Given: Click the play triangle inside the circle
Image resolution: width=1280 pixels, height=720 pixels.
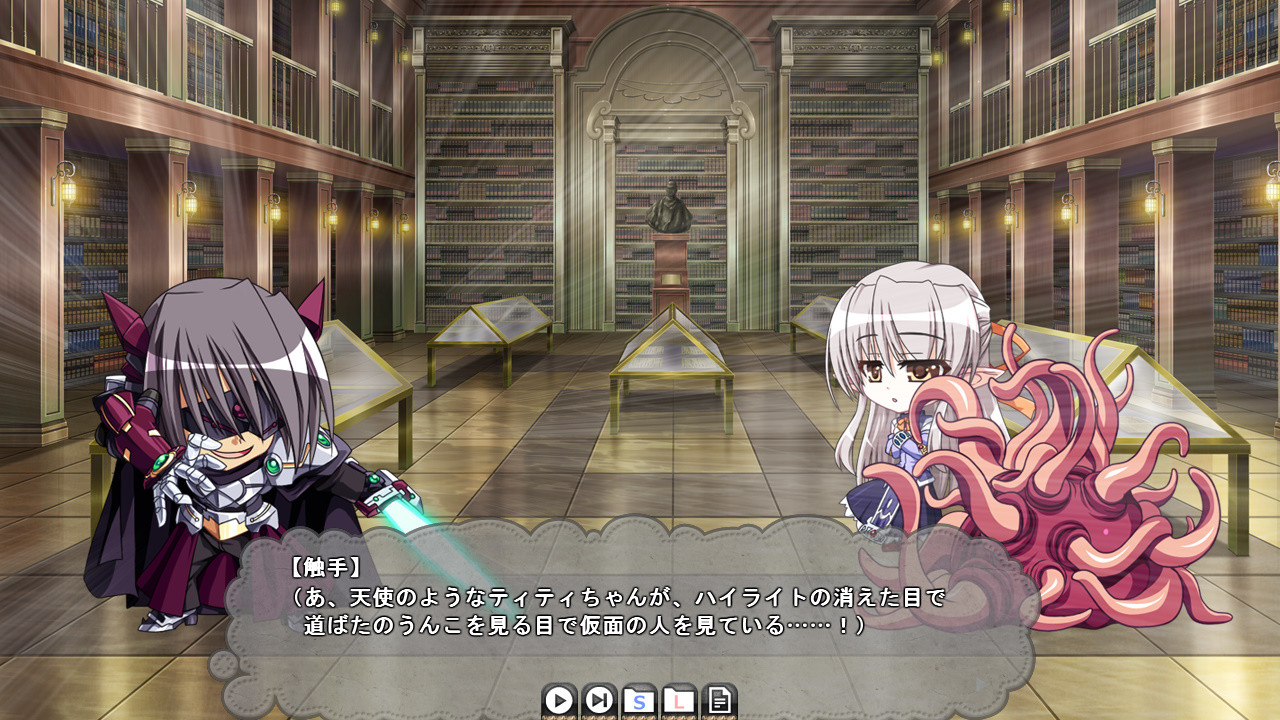Looking at the screenshot, I should (x=558, y=702).
